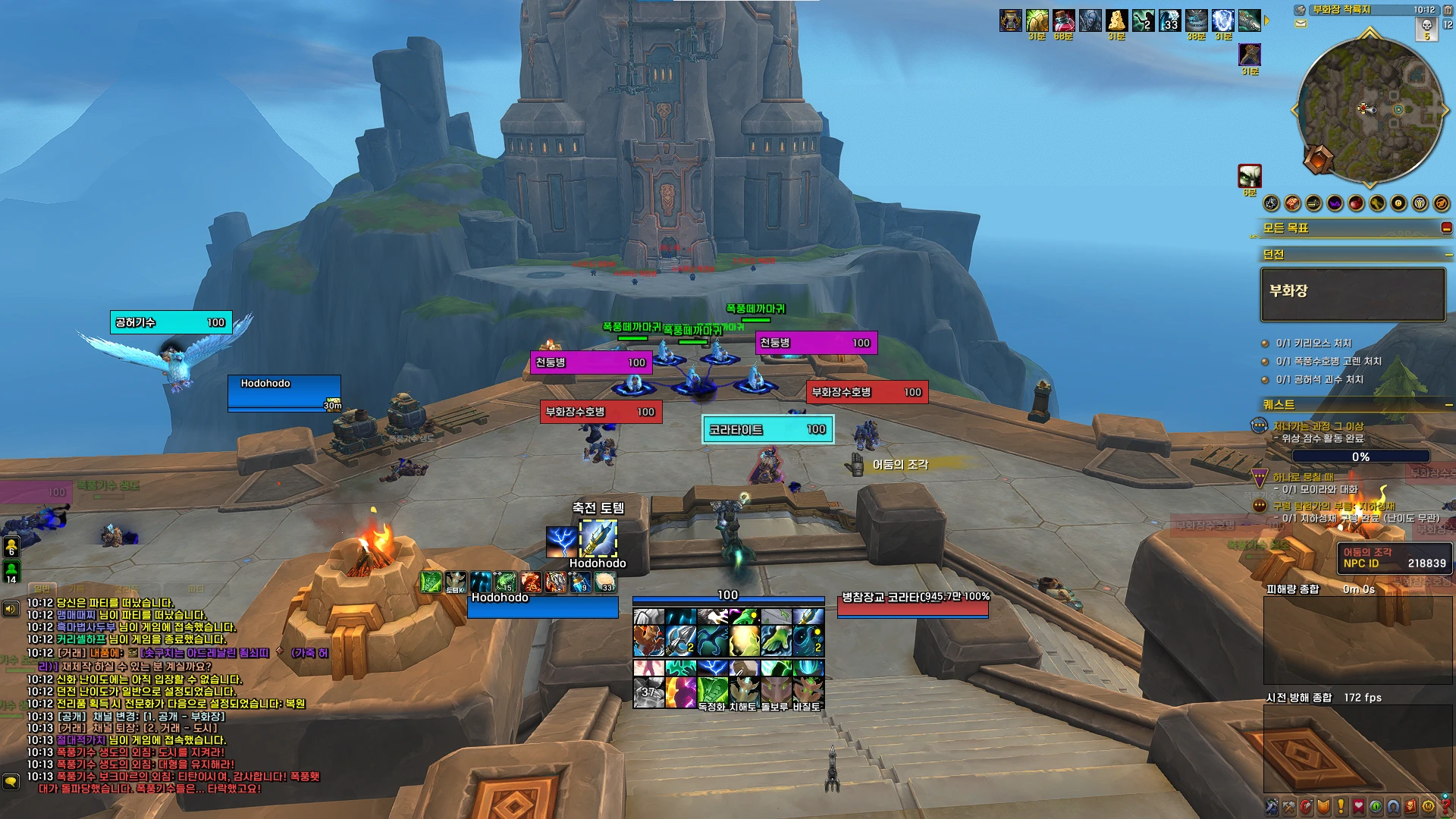The height and width of the screenshot is (819, 1456).
Task: Open the mount collections horseshoe button
Action: (1393, 806)
